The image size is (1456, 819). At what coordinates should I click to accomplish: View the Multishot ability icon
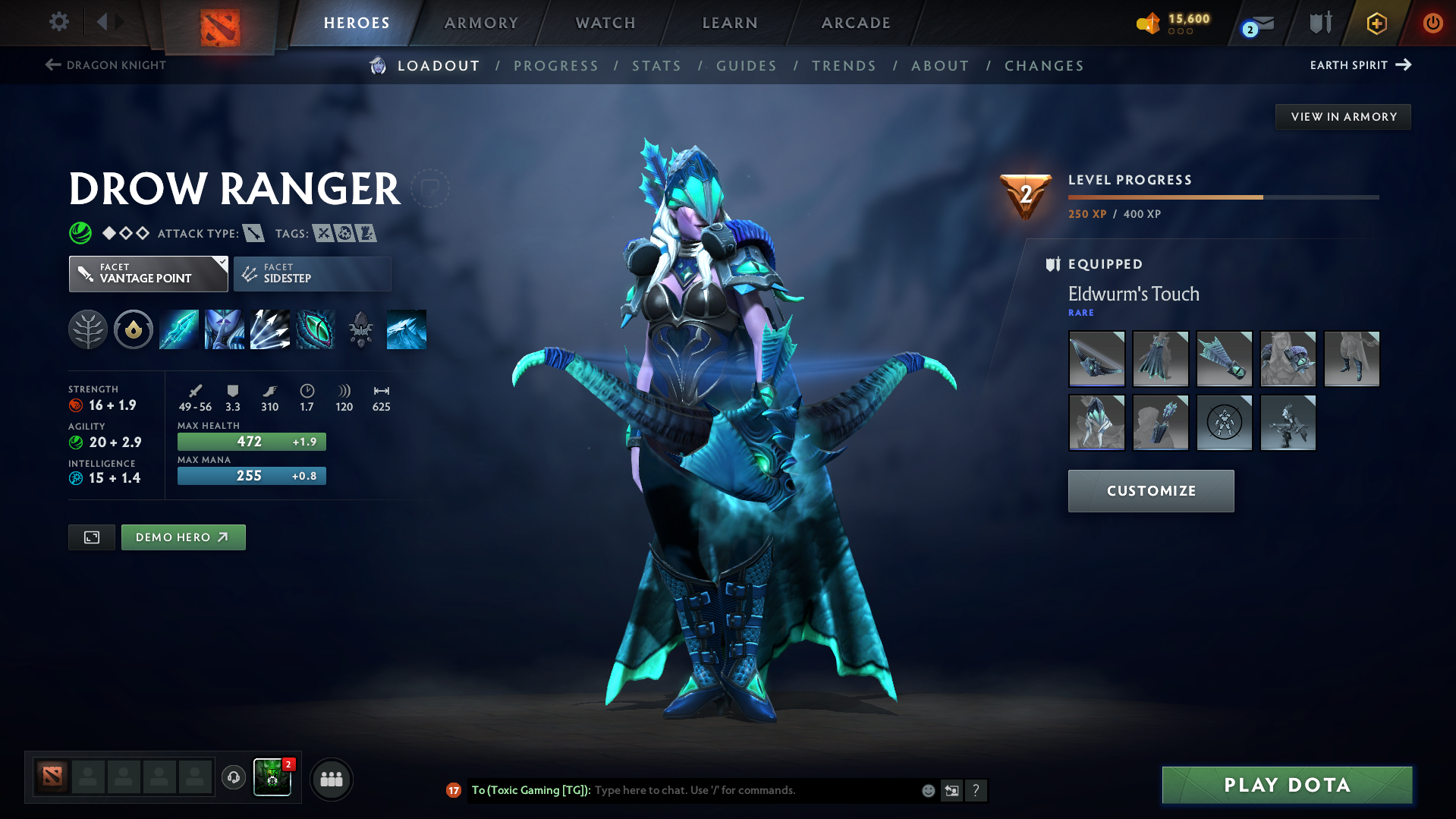pyautogui.click(x=269, y=329)
